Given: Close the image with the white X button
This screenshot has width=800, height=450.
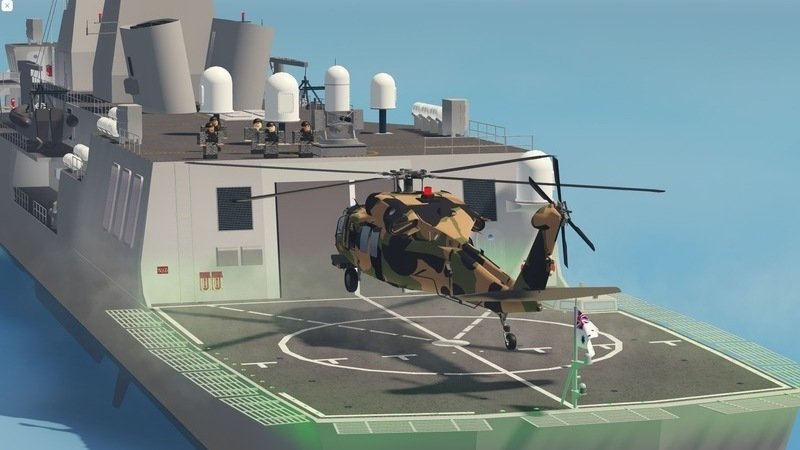Looking at the screenshot, I should click(7, 6).
